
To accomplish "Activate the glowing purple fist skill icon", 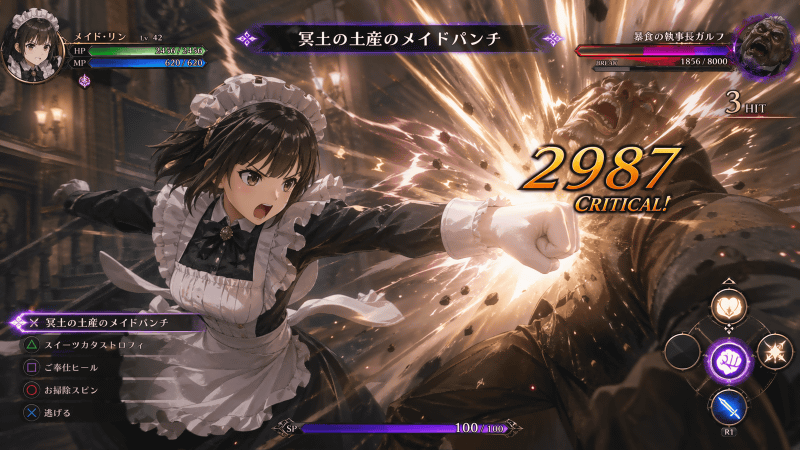I will pyautogui.click(x=729, y=356).
